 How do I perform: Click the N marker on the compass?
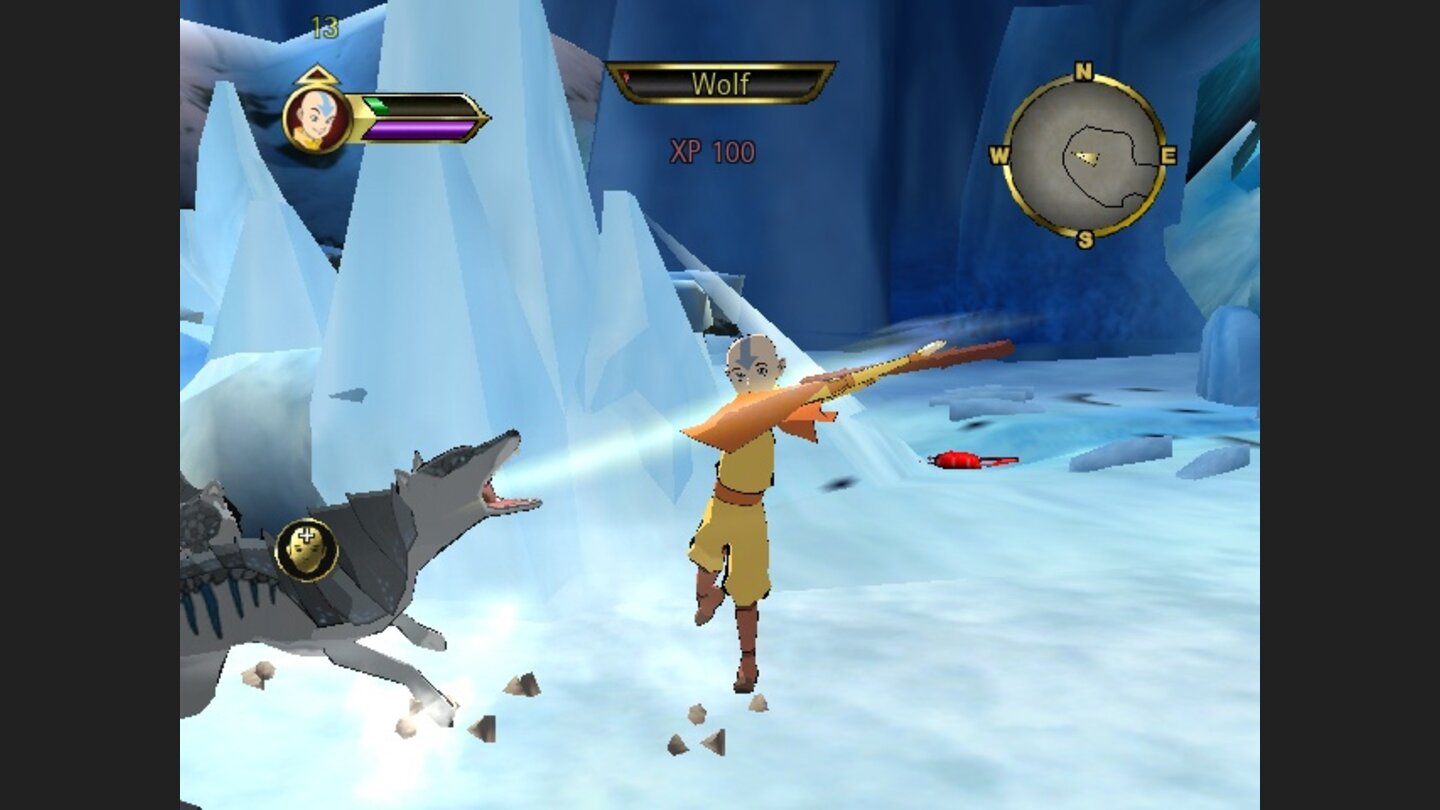pyautogui.click(x=1083, y=70)
